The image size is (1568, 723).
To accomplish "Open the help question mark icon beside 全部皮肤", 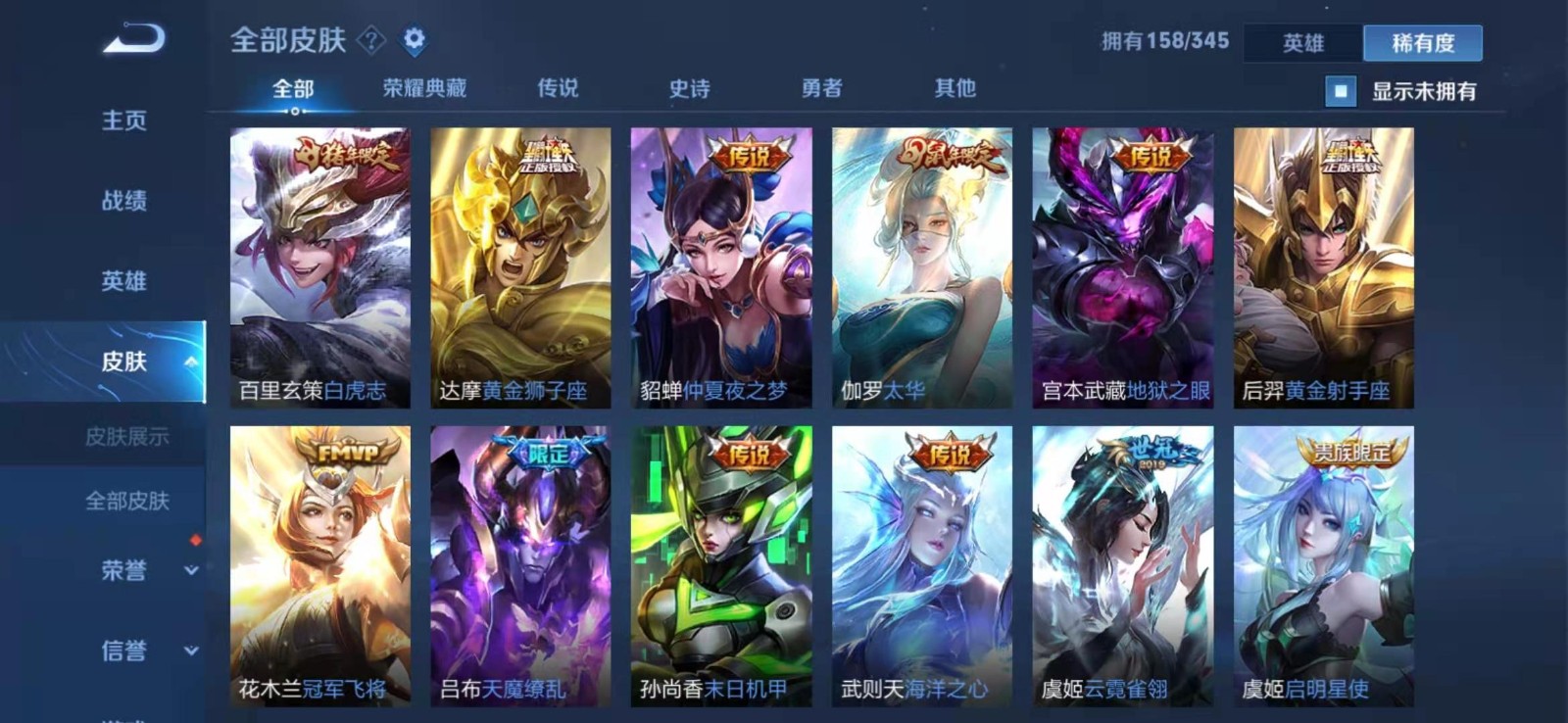I will click(x=370, y=39).
